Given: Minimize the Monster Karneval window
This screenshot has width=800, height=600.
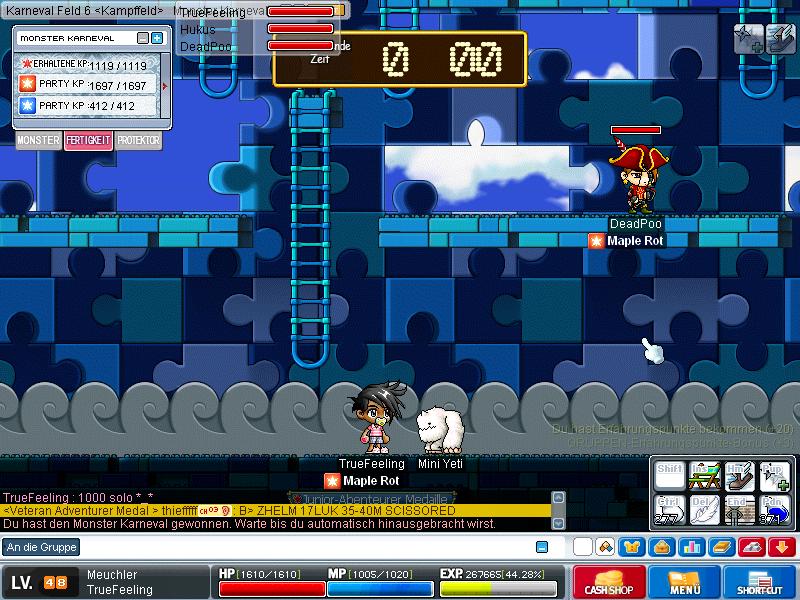Looking at the screenshot, I should pyautogui.click(x=142, y=38).
